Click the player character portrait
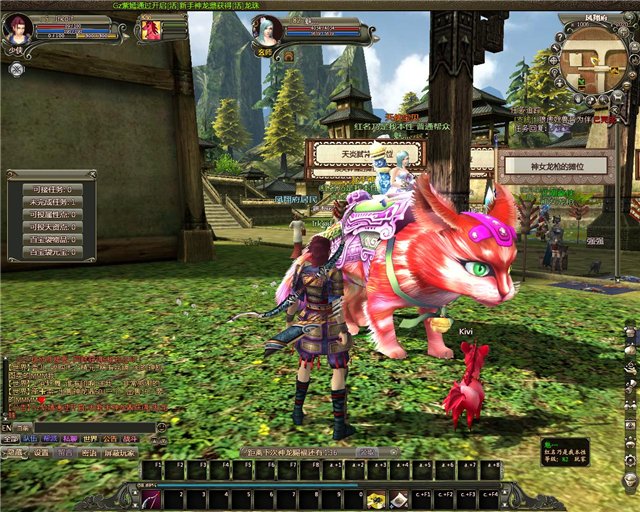 coord(19,27)
